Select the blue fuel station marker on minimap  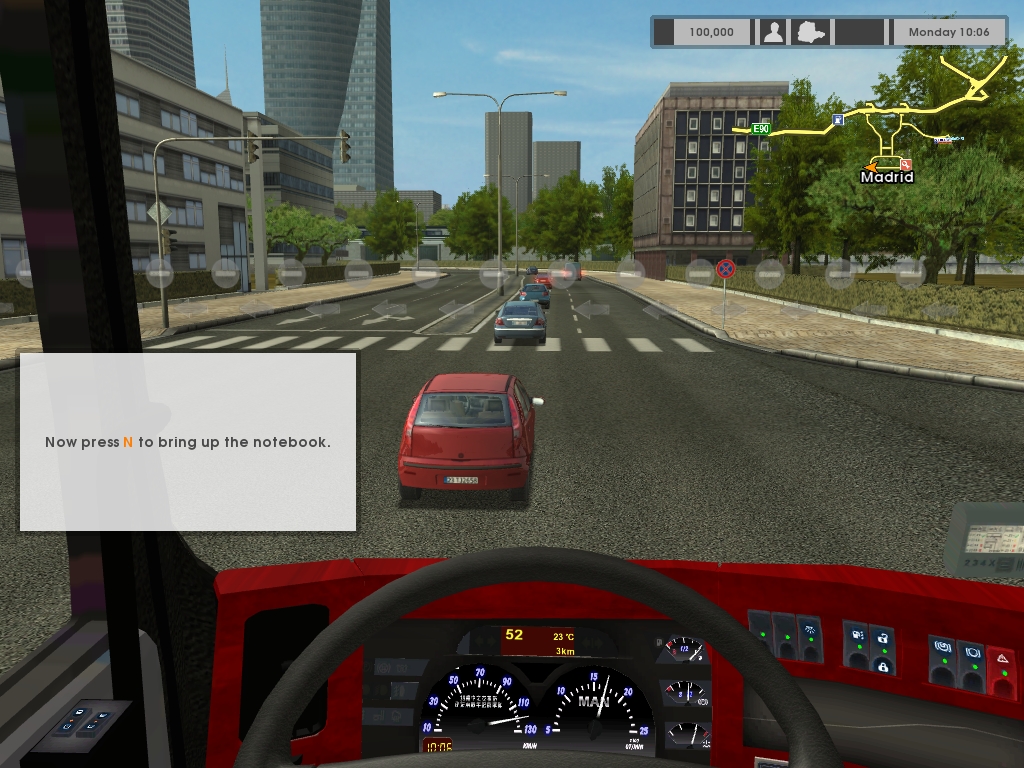pyautogui.click(x=838, y=120)
